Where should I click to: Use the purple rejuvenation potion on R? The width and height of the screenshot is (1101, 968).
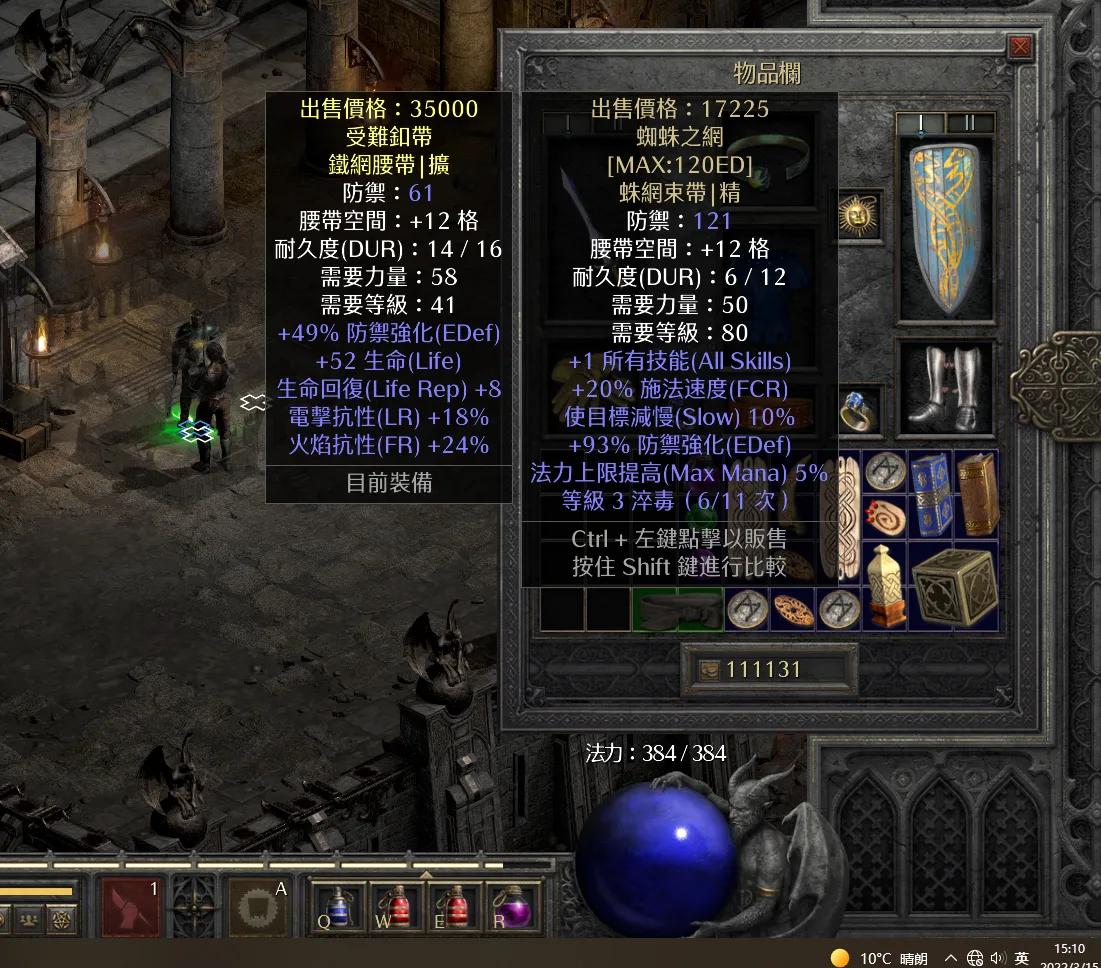[x=514, y=906]
